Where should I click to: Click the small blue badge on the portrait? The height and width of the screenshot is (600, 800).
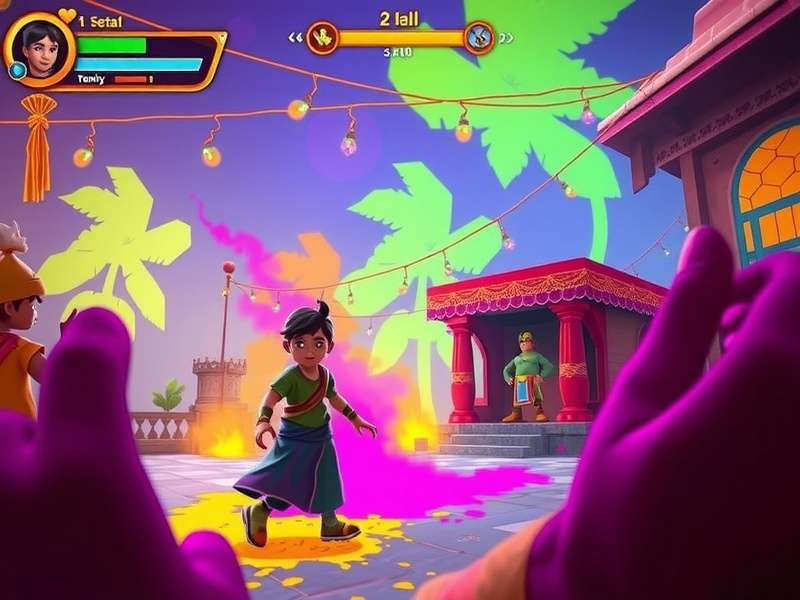point(16,70)
